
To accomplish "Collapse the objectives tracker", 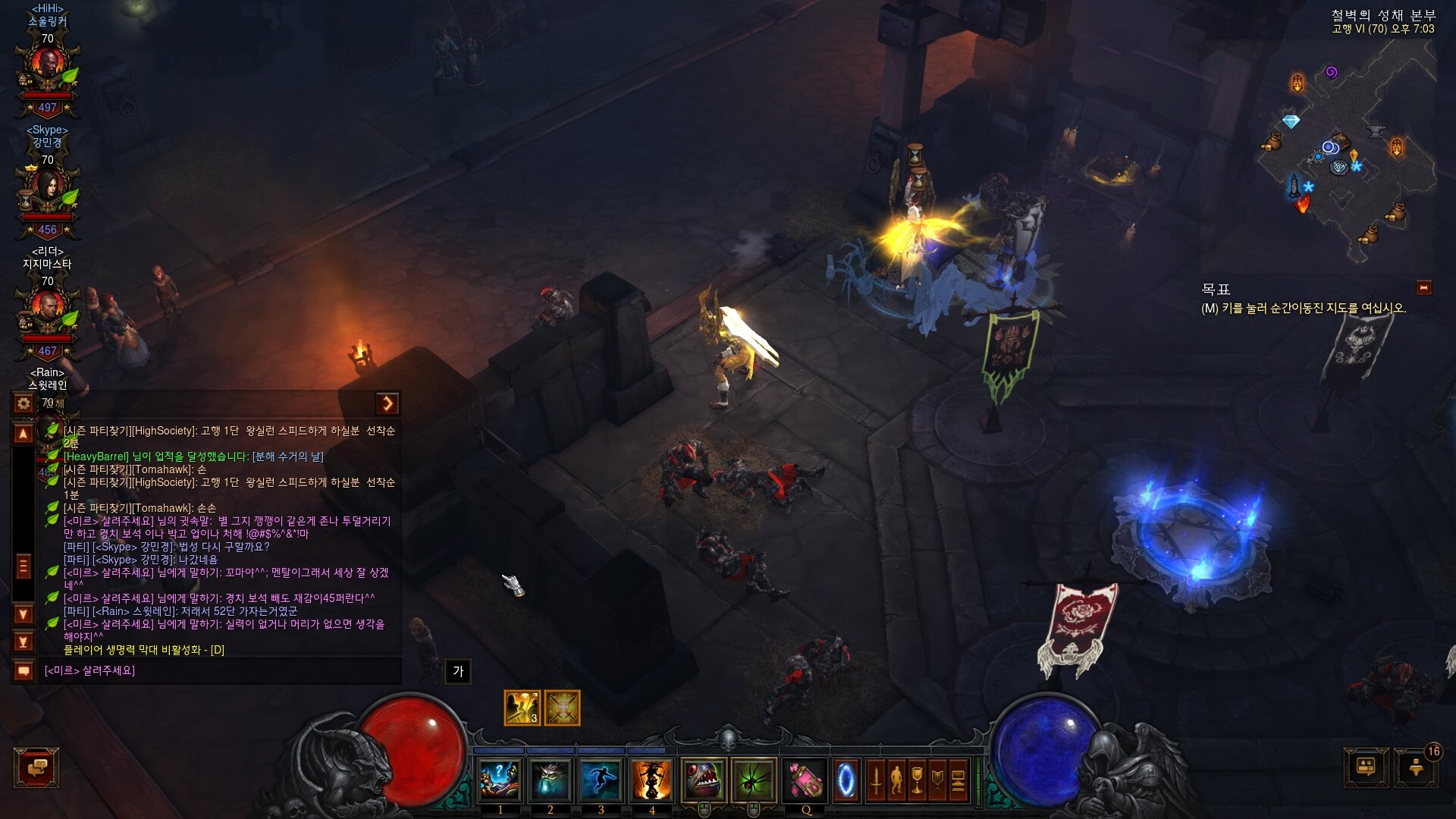I will pyautogui.click(x=1423, y=288).
